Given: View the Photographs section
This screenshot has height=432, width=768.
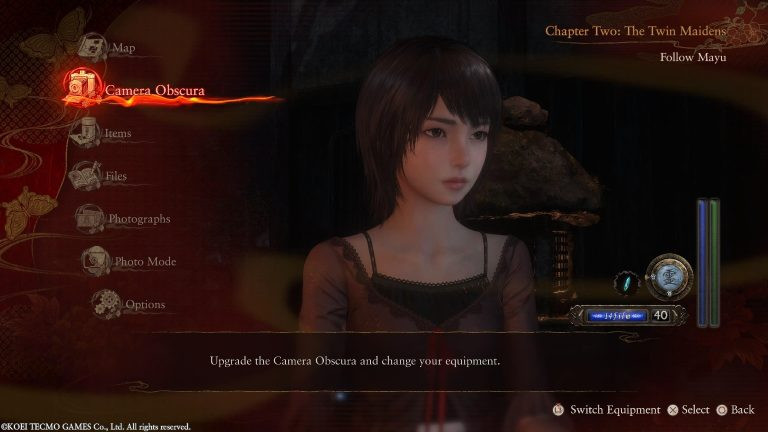Looking at the screenshot, I should point(139,219).
